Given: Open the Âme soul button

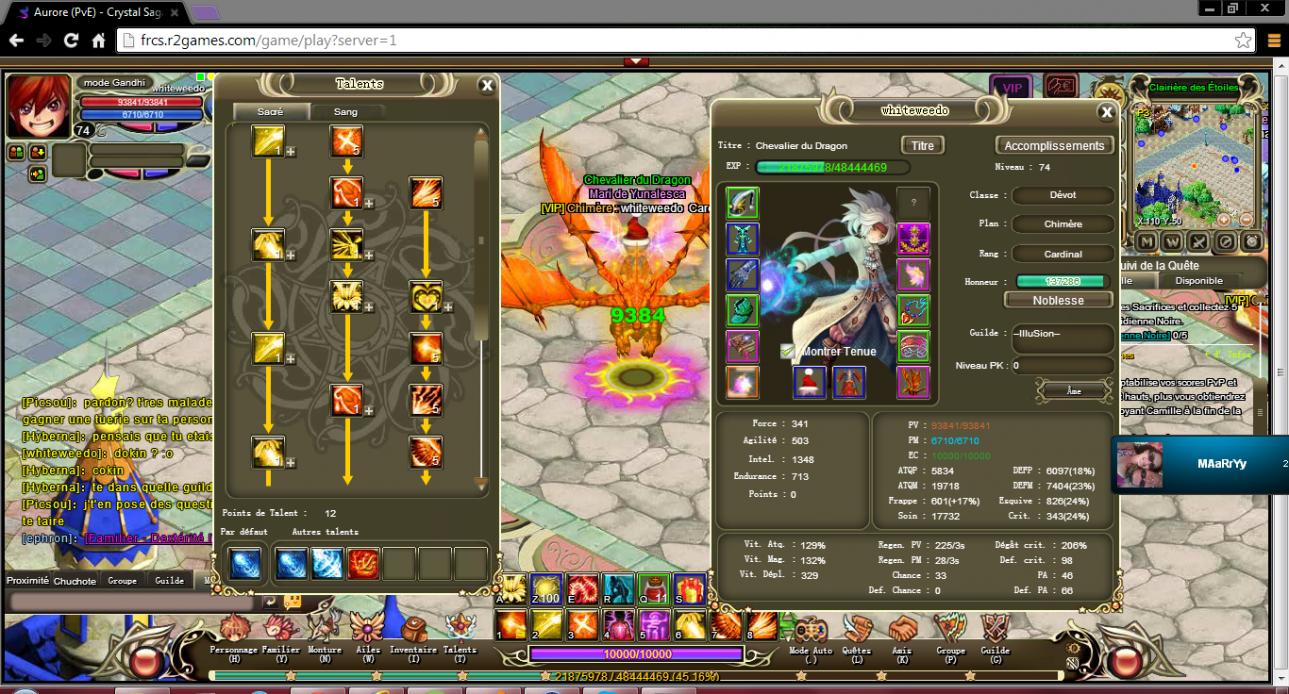Looking at the screenshot, I should click(1074, 391).
